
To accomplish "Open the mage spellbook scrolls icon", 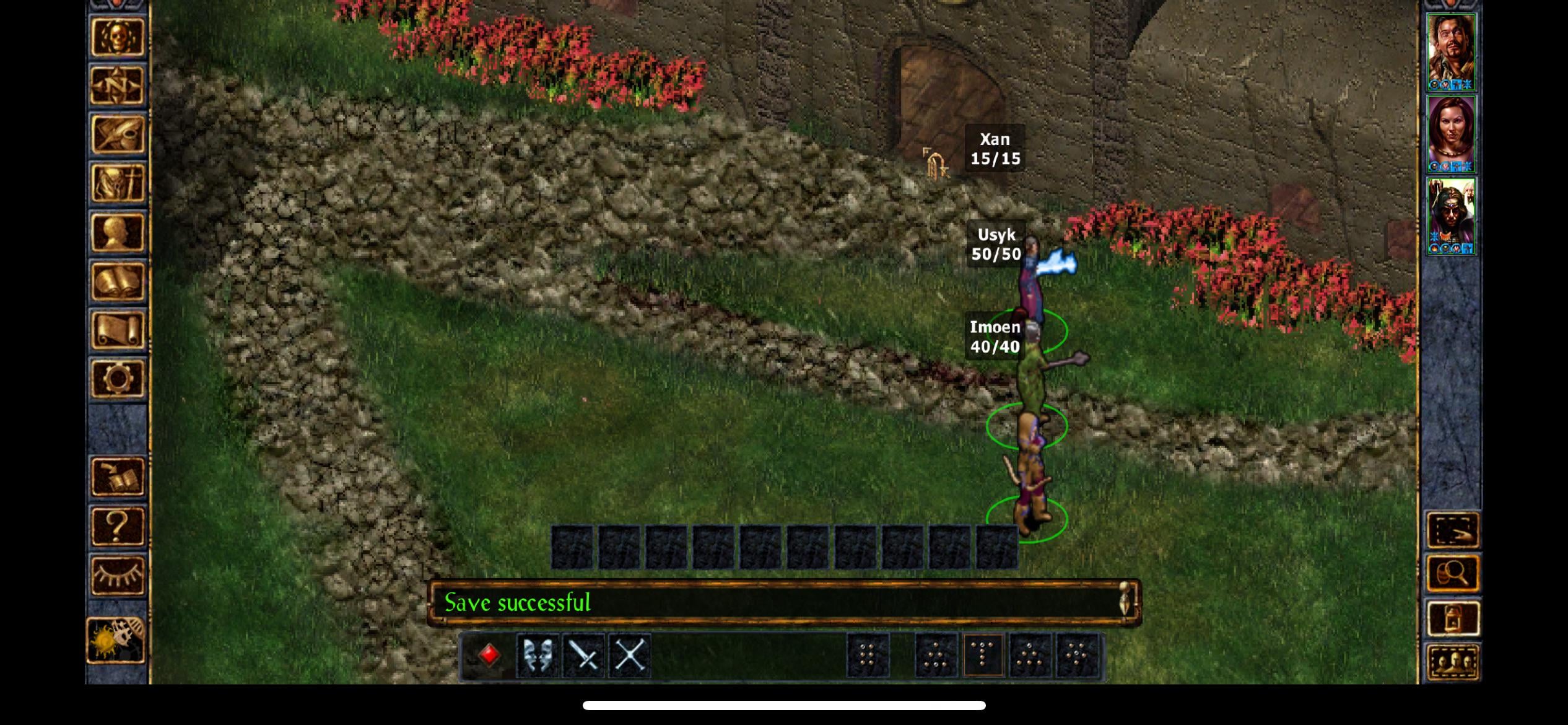I will (x=117, y=281).
